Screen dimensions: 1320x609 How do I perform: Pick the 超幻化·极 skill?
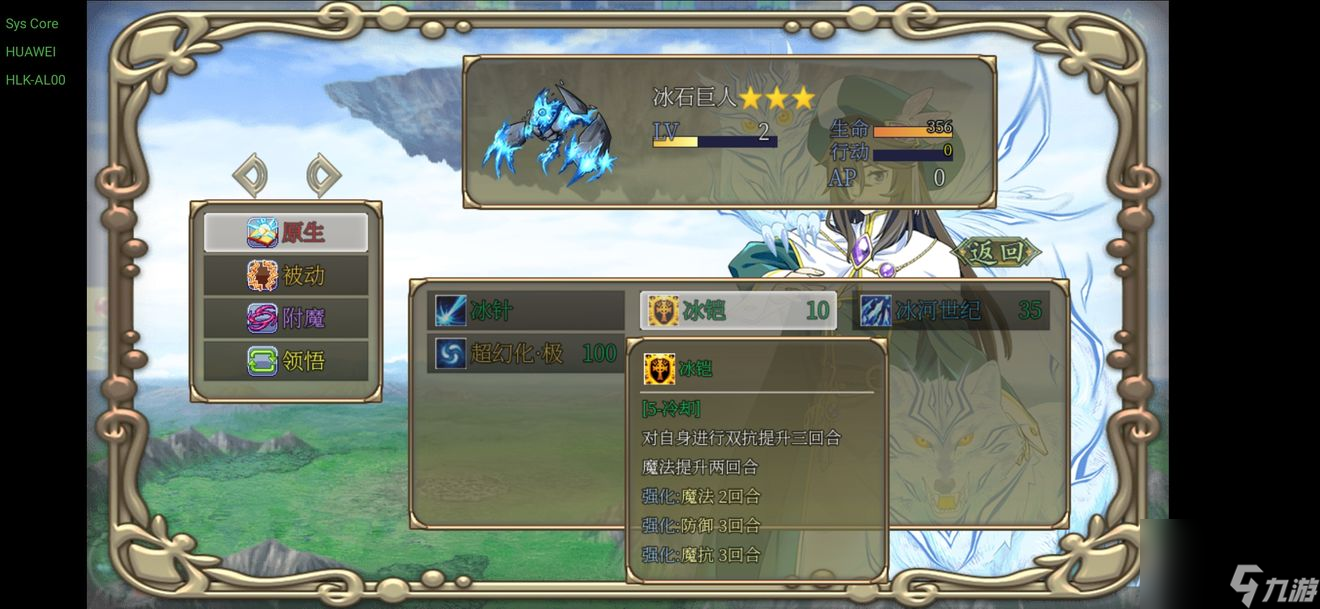tap(526, 353)
